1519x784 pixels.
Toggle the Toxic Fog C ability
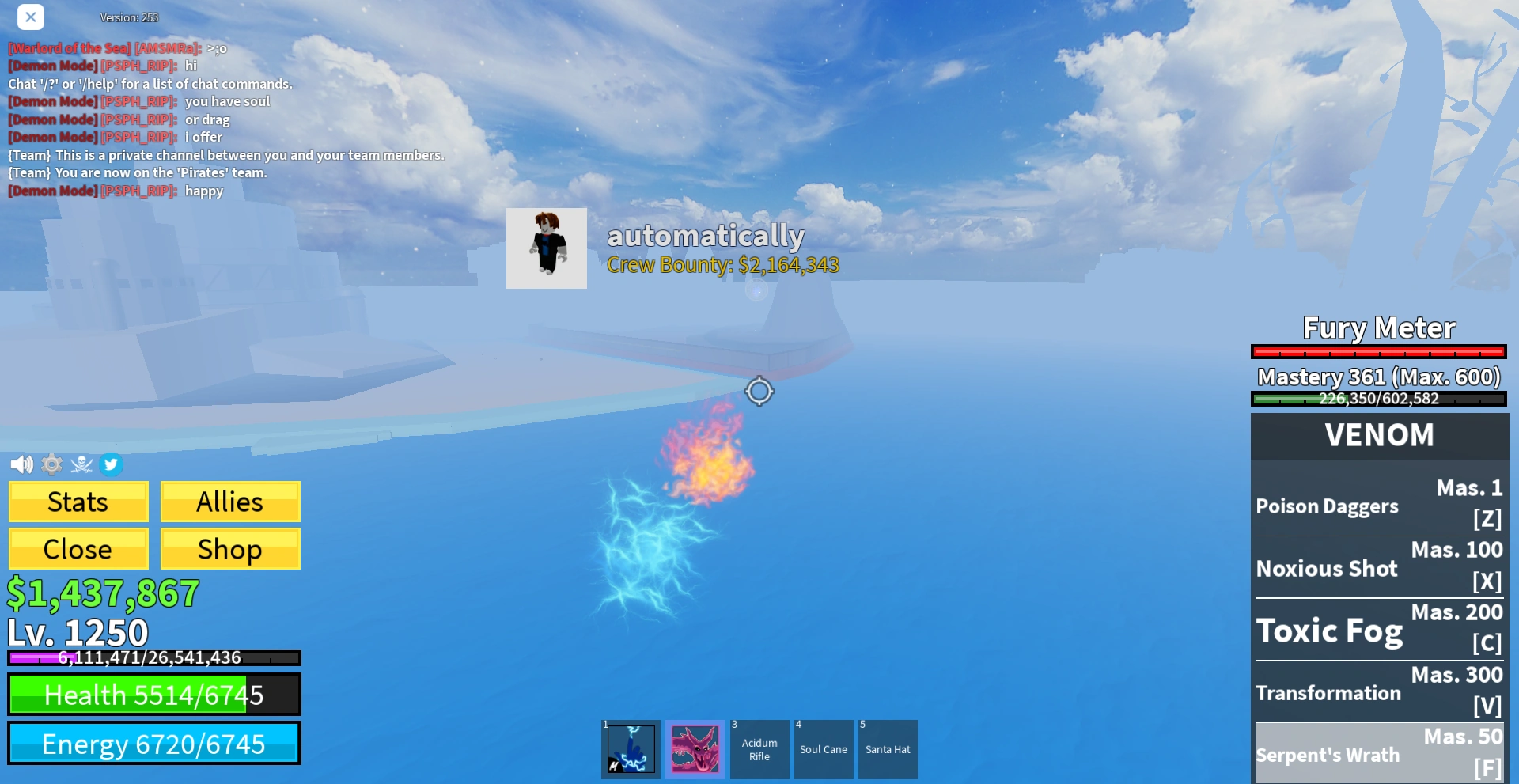click(x=1380, y=628)
